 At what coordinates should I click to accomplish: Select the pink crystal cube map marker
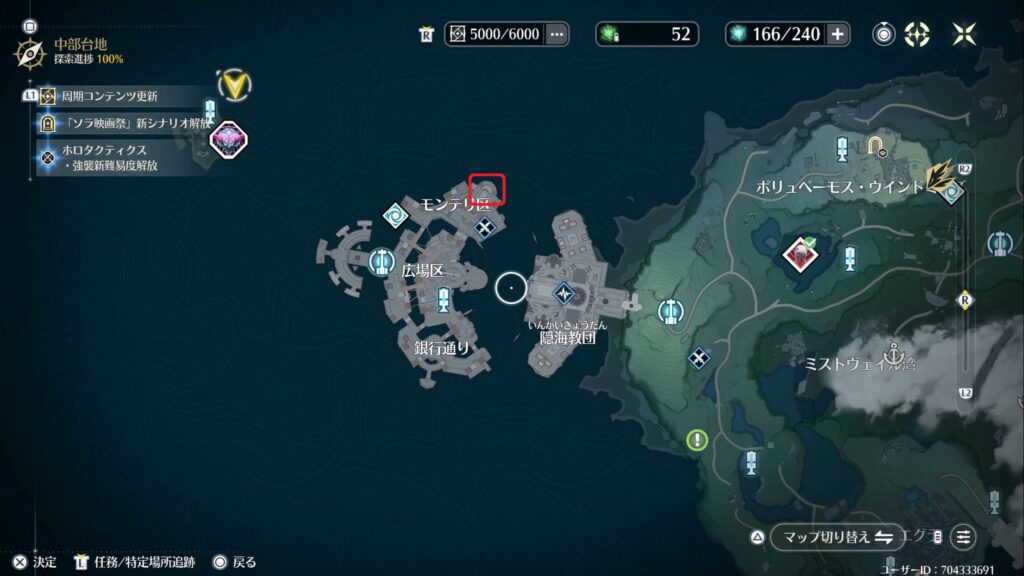228,140
